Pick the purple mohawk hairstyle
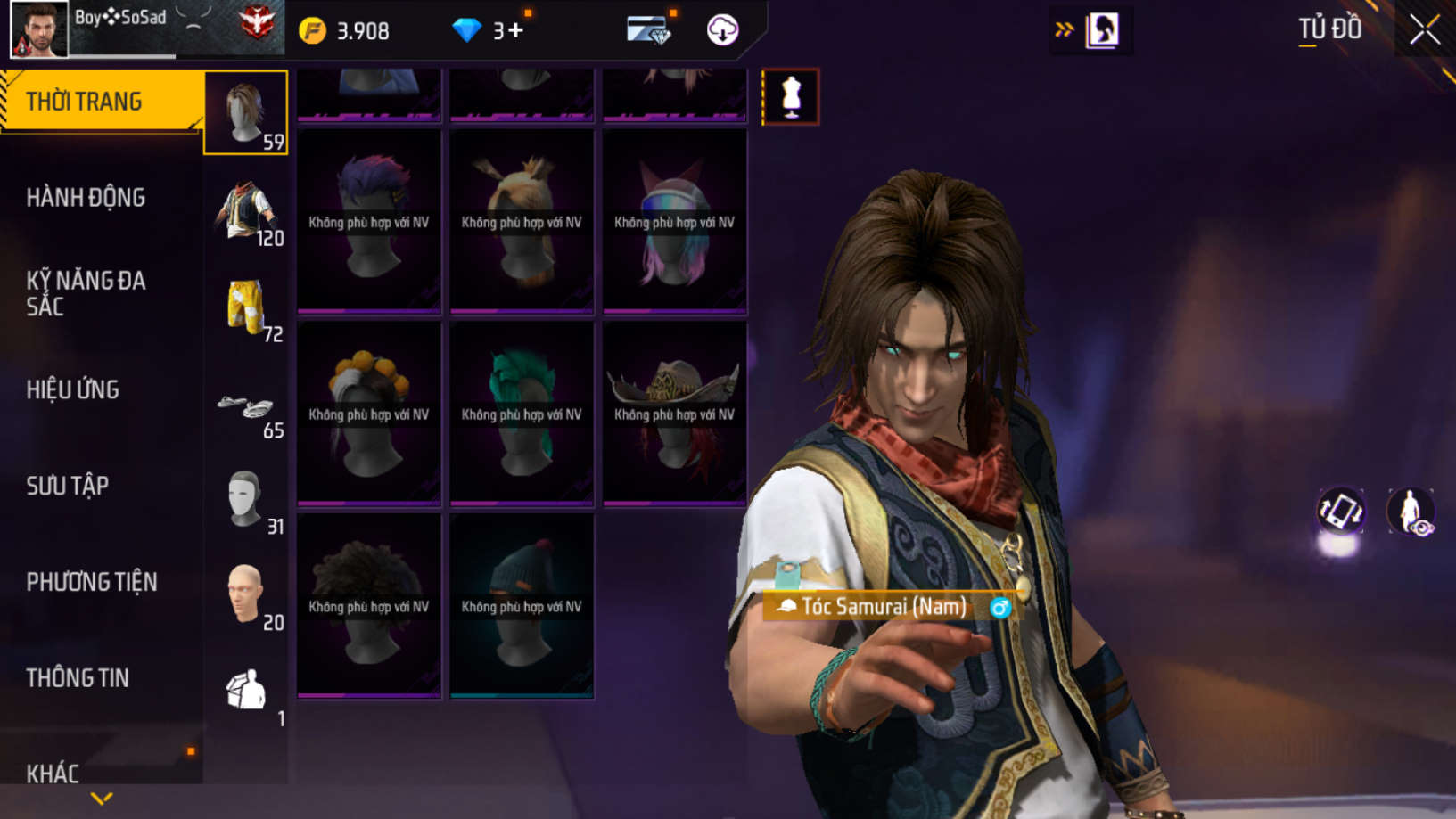This screenshot has width=1456, height=819. tap(369, 221)
